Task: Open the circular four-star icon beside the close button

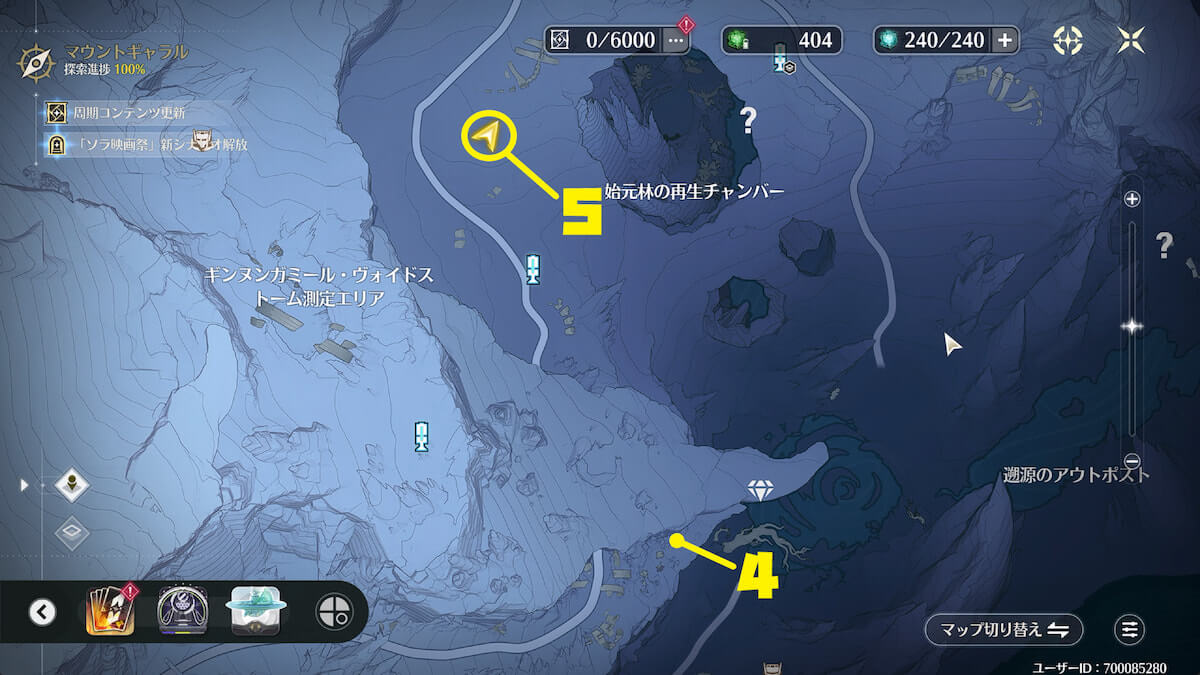Action: [1068, 40]
